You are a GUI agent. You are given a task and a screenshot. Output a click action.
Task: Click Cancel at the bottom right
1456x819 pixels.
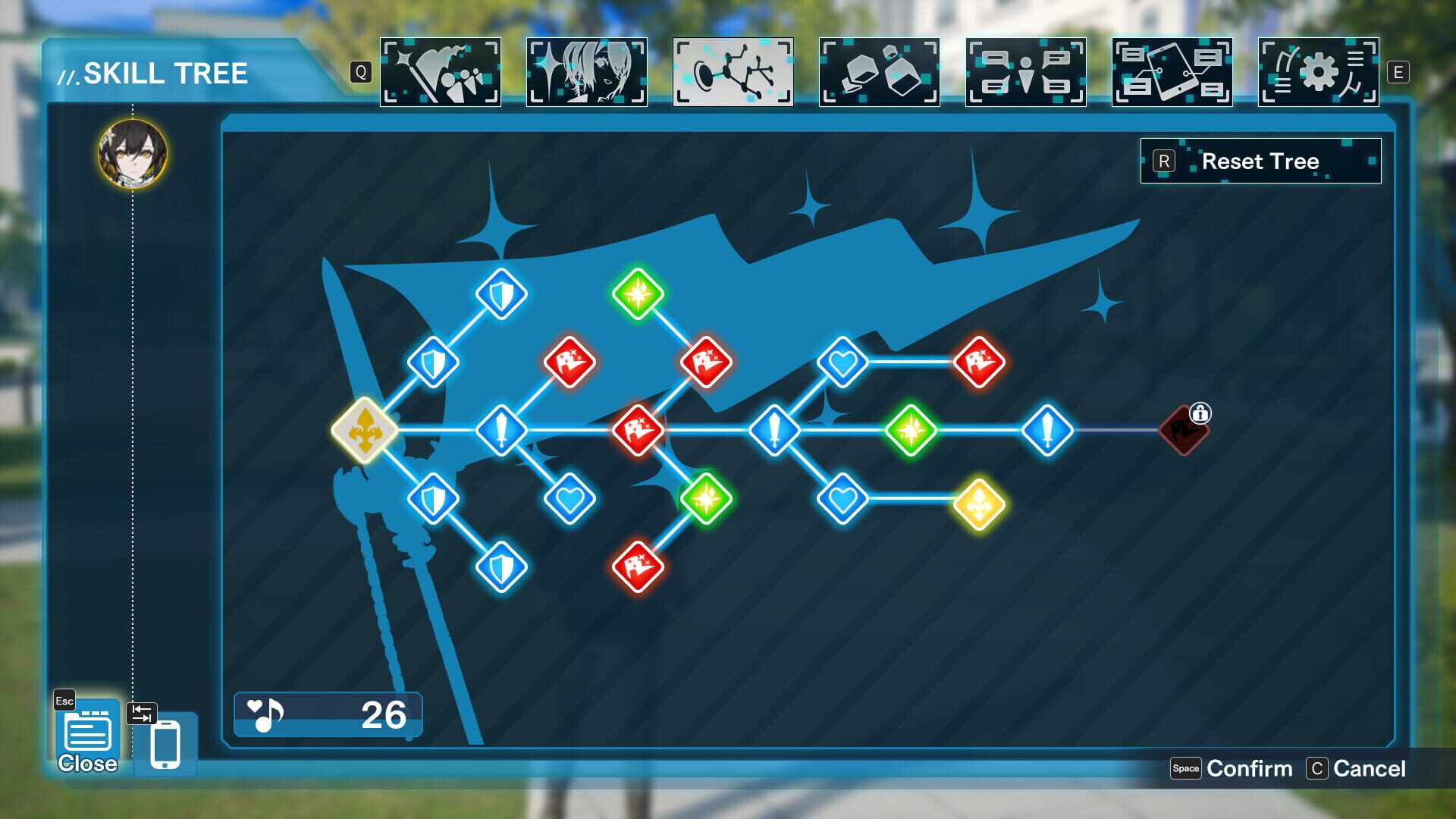tap(1365, 768)
